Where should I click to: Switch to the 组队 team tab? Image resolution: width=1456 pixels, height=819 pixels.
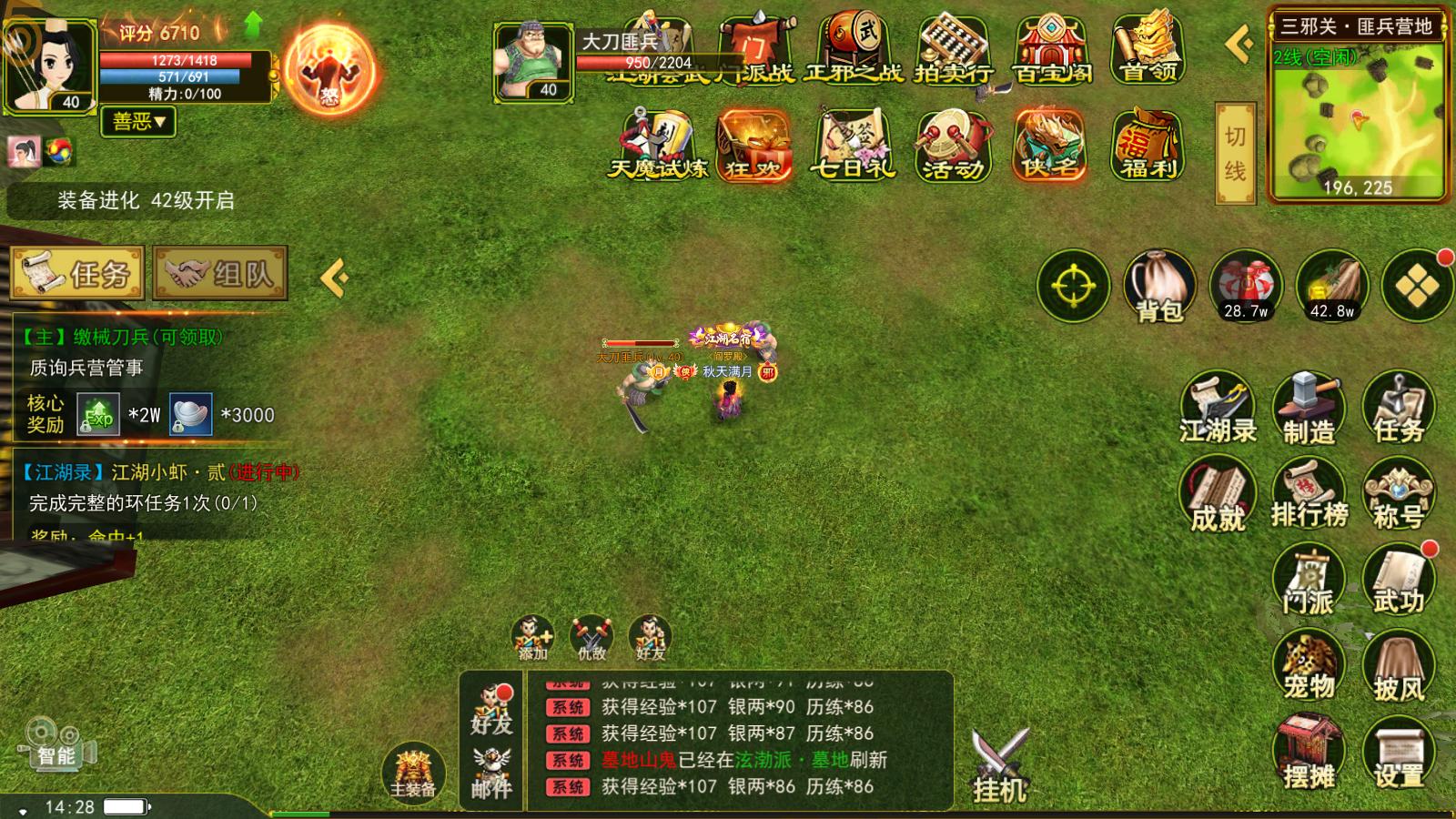tap(220, 273)
